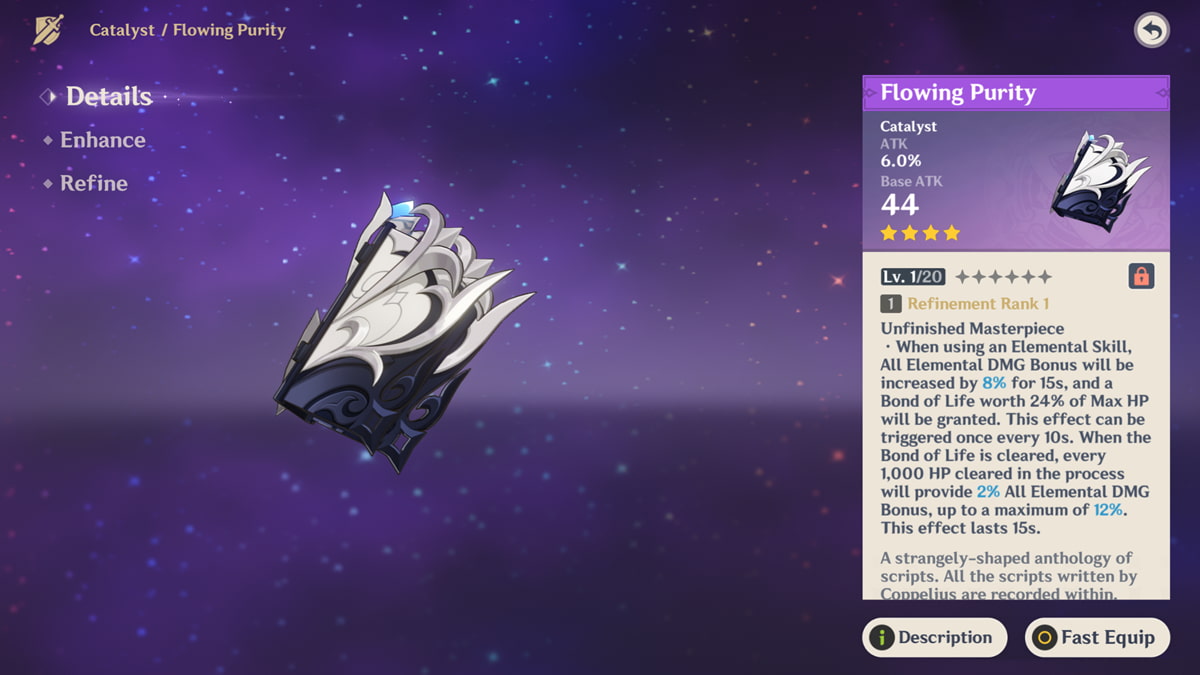Open the Enhance tab
Image resolution: width=1200 pixels, height=675 pixels.
click(102, 140)
